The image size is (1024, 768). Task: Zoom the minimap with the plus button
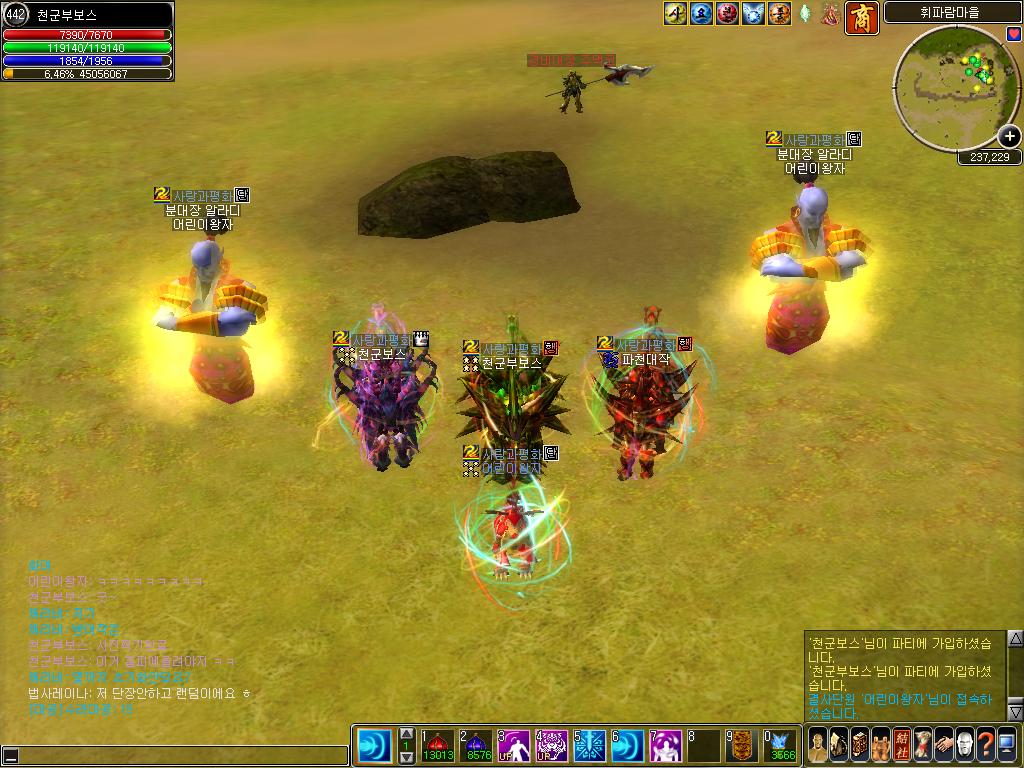1009,137
